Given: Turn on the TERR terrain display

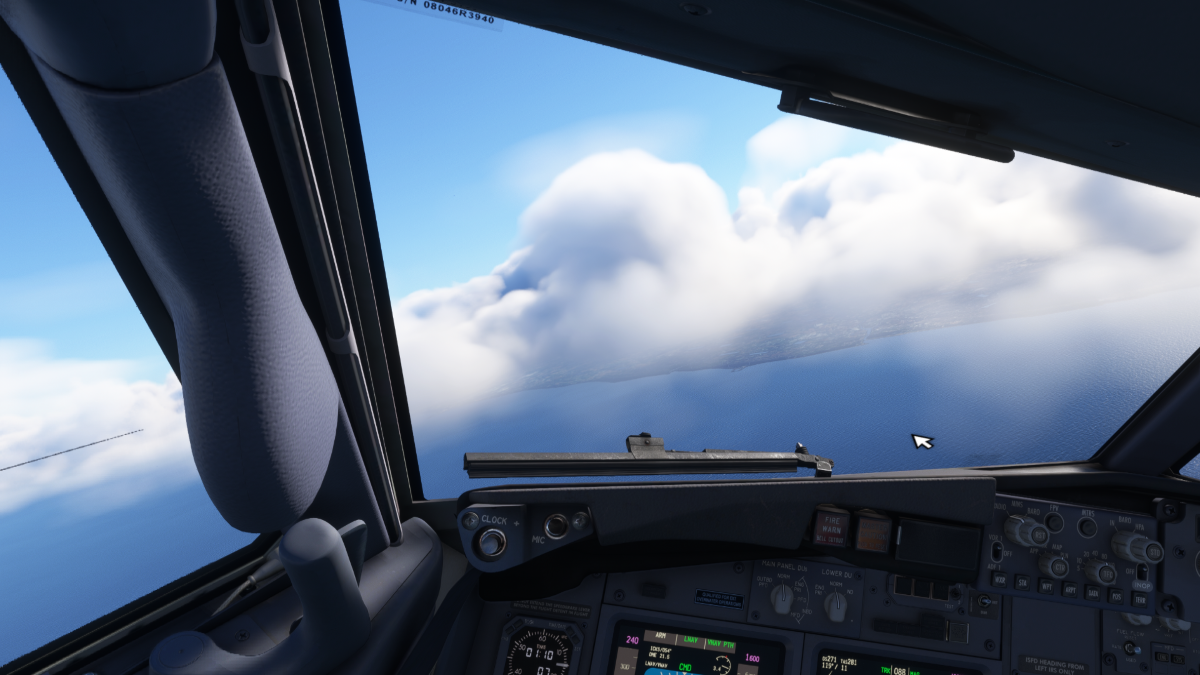Looking at the screenshot, I should pos(1139,599).
